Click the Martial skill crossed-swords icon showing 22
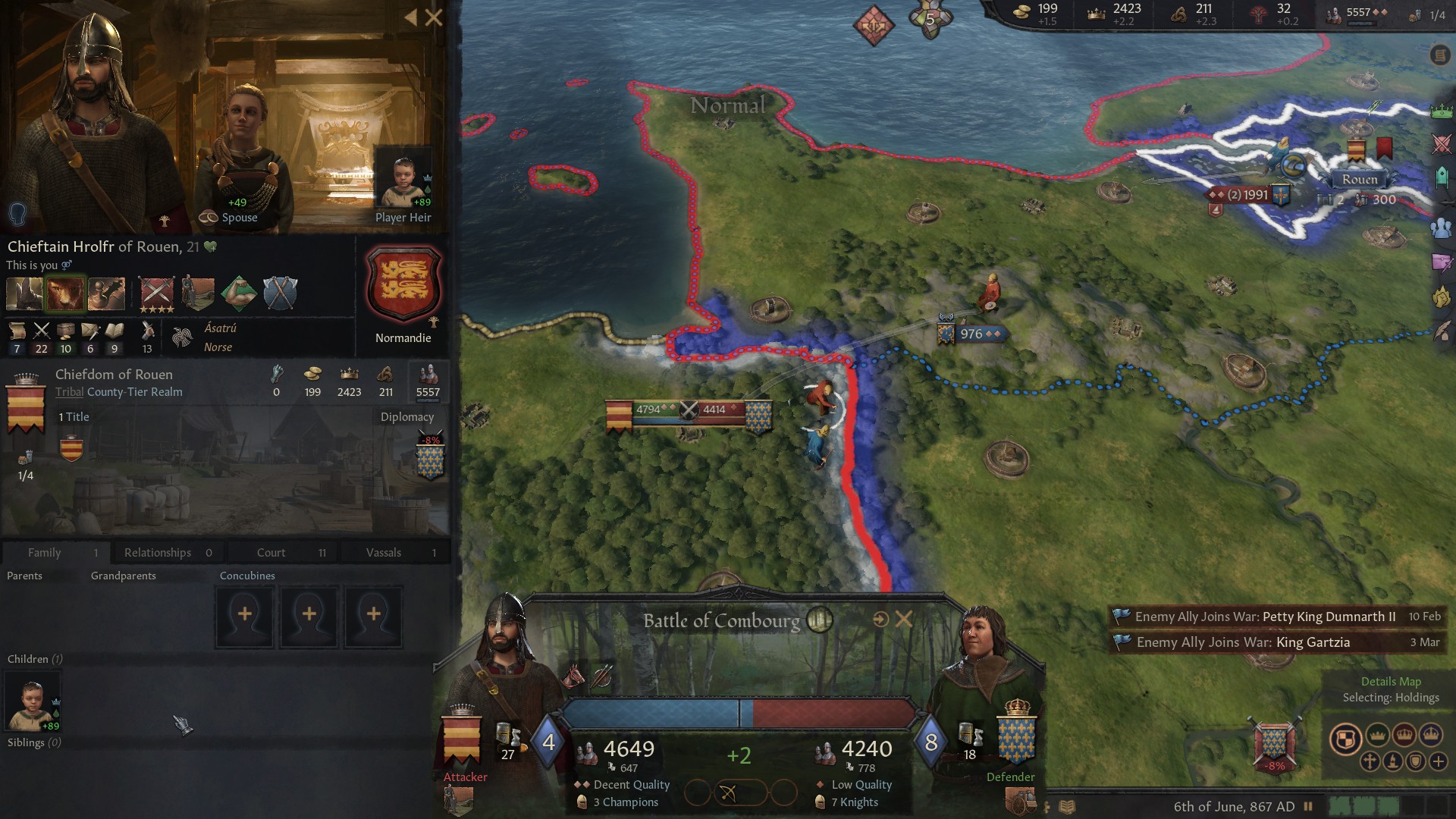Viewport: 1456px width, 819px height. click(x=42, y=331)
